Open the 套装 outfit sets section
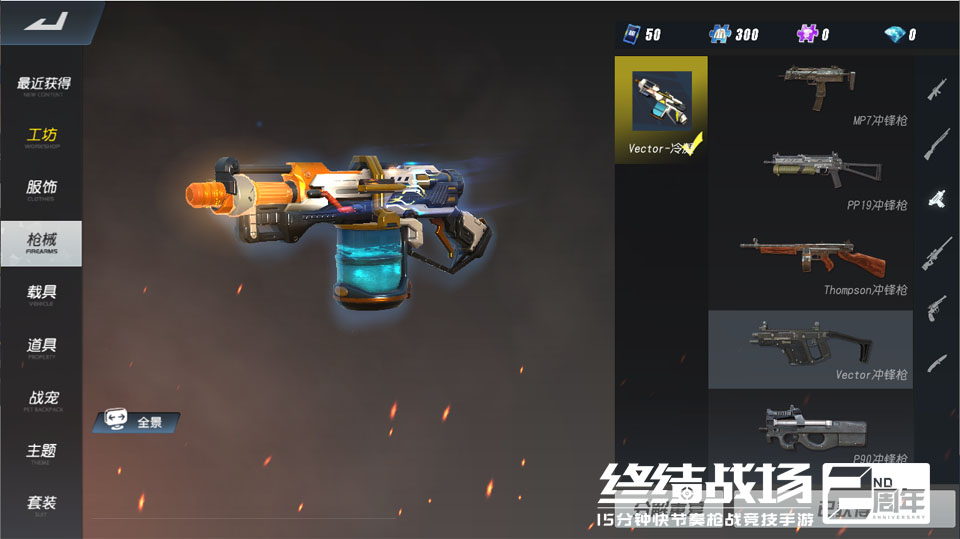Screen dimensions: 960x539 tap(42, 504)
